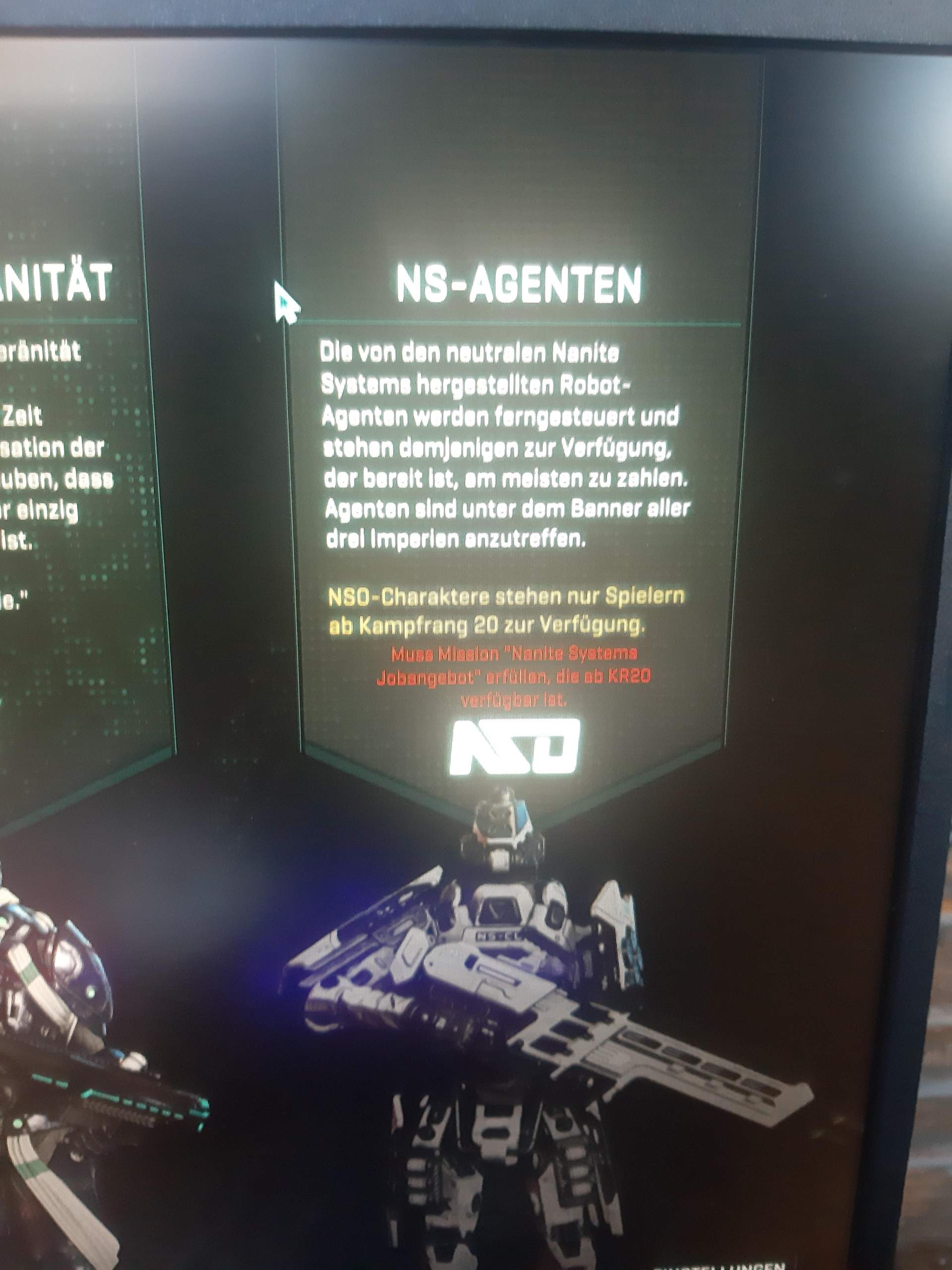Collapse the NSO mission requirement notice
The width and height of the screenshot is (952, 1270).
(517, 678)
